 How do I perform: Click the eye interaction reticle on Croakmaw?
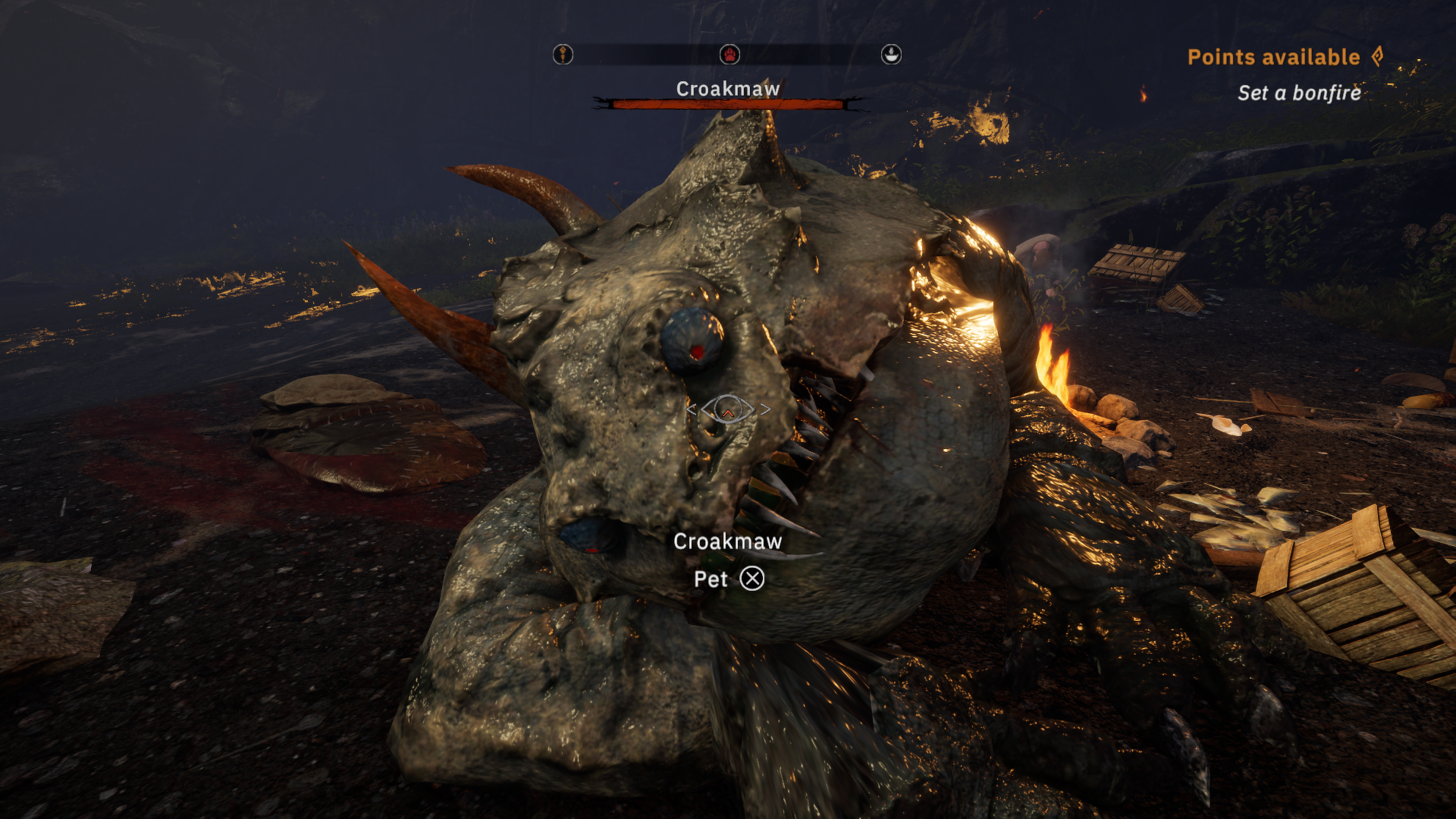(x=728, y=408)
